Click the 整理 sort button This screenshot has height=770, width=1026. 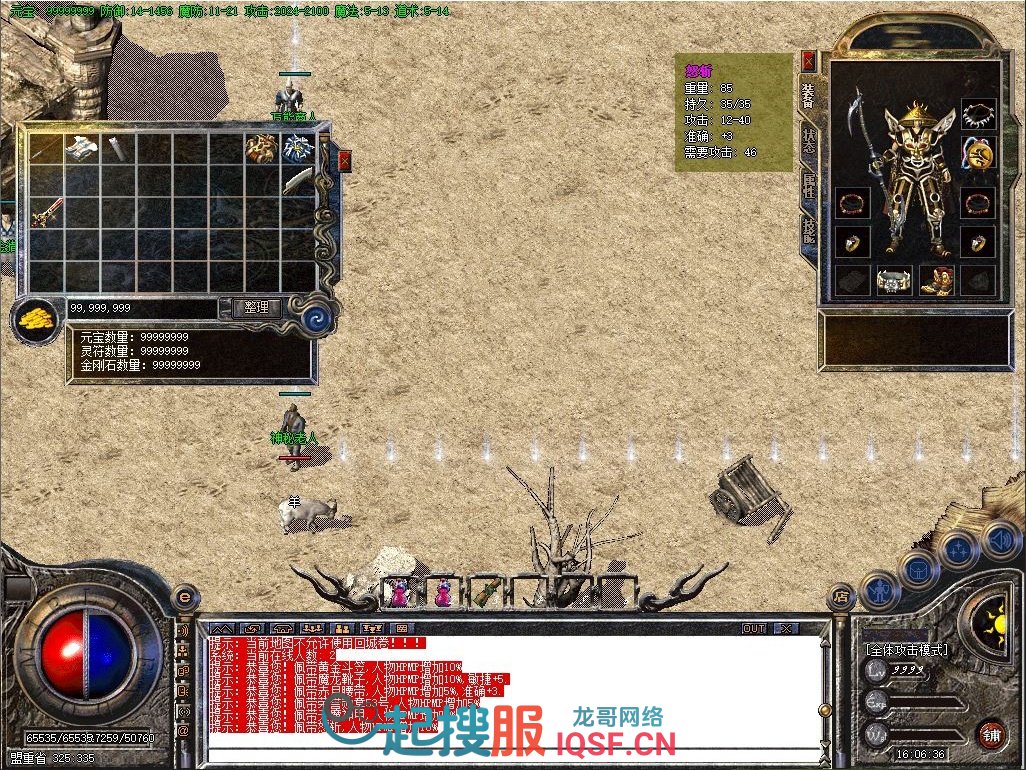[256, 308]
